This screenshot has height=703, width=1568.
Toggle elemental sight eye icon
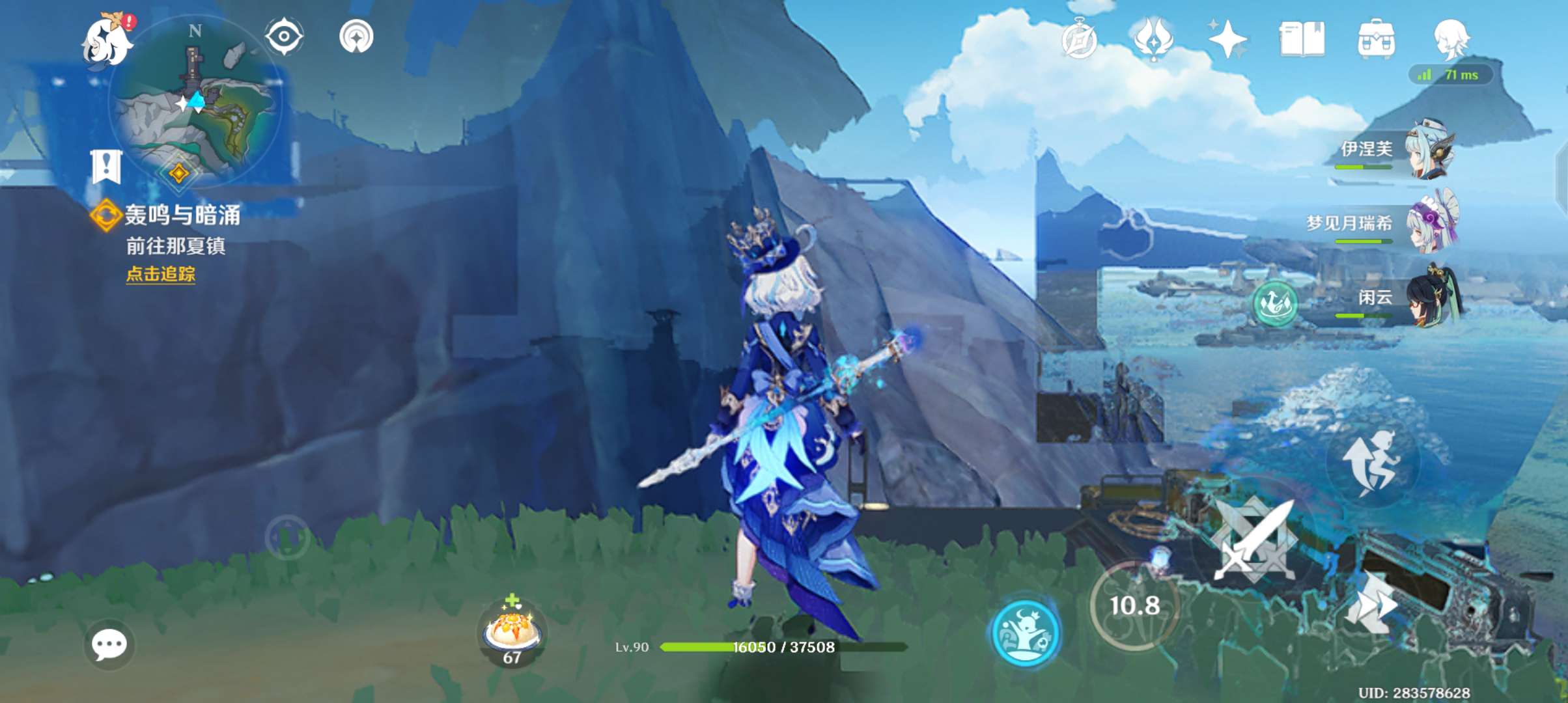[285, 36]
